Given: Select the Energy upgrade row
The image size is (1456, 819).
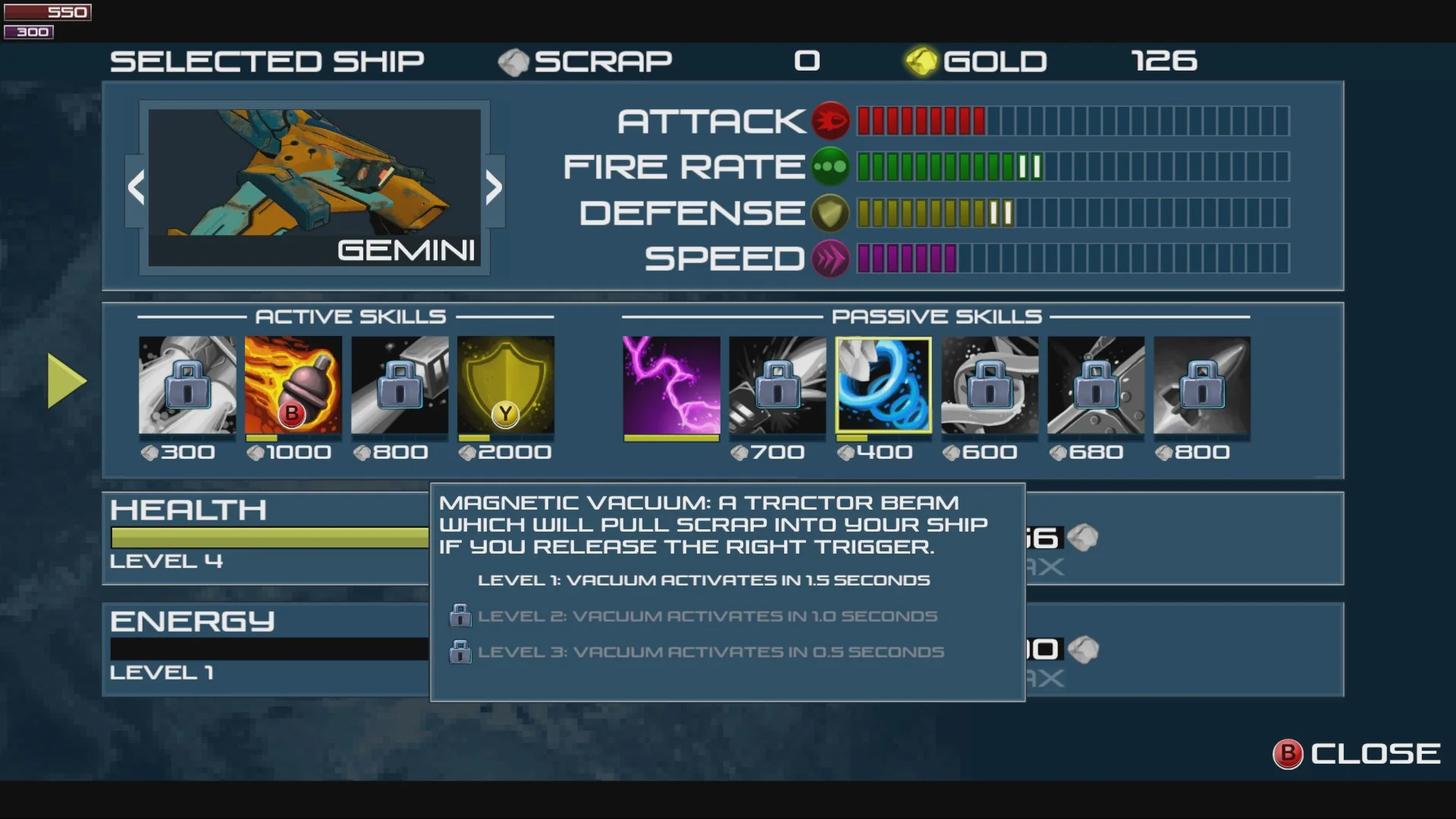Looking at the screenshot, I should pos(265,649).
